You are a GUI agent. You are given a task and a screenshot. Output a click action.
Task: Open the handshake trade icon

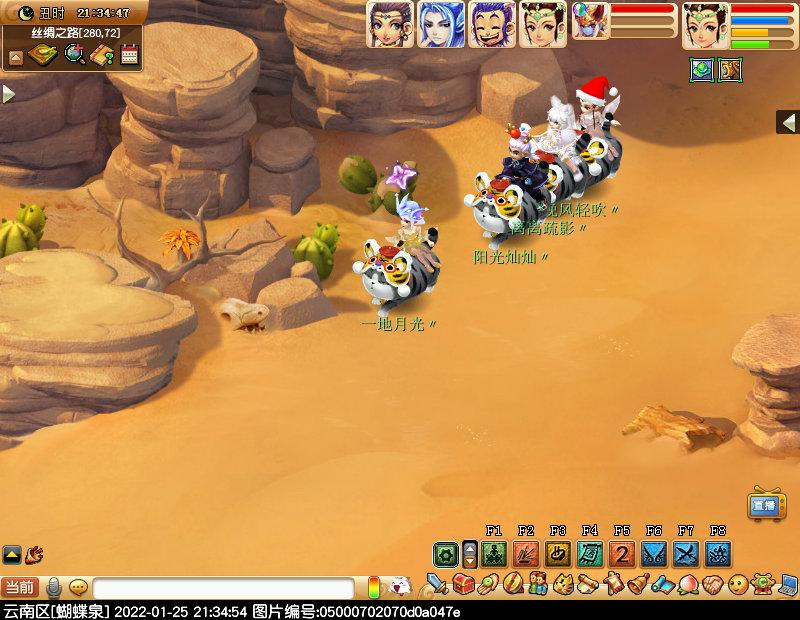coord(713,583)
